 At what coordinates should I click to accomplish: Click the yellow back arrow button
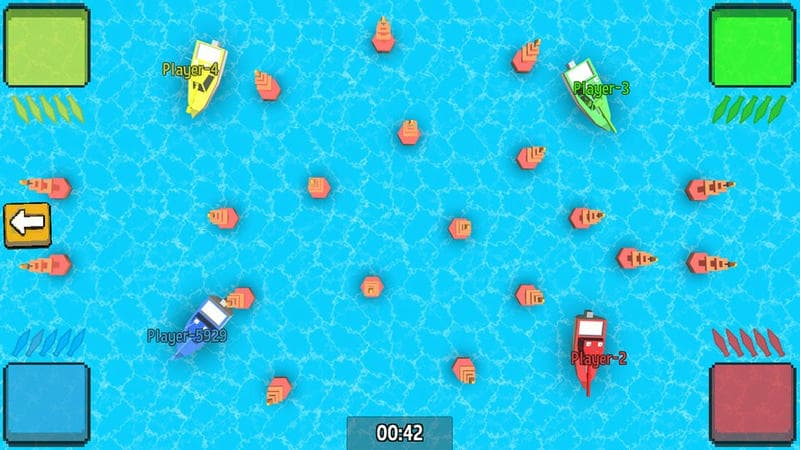28,224
